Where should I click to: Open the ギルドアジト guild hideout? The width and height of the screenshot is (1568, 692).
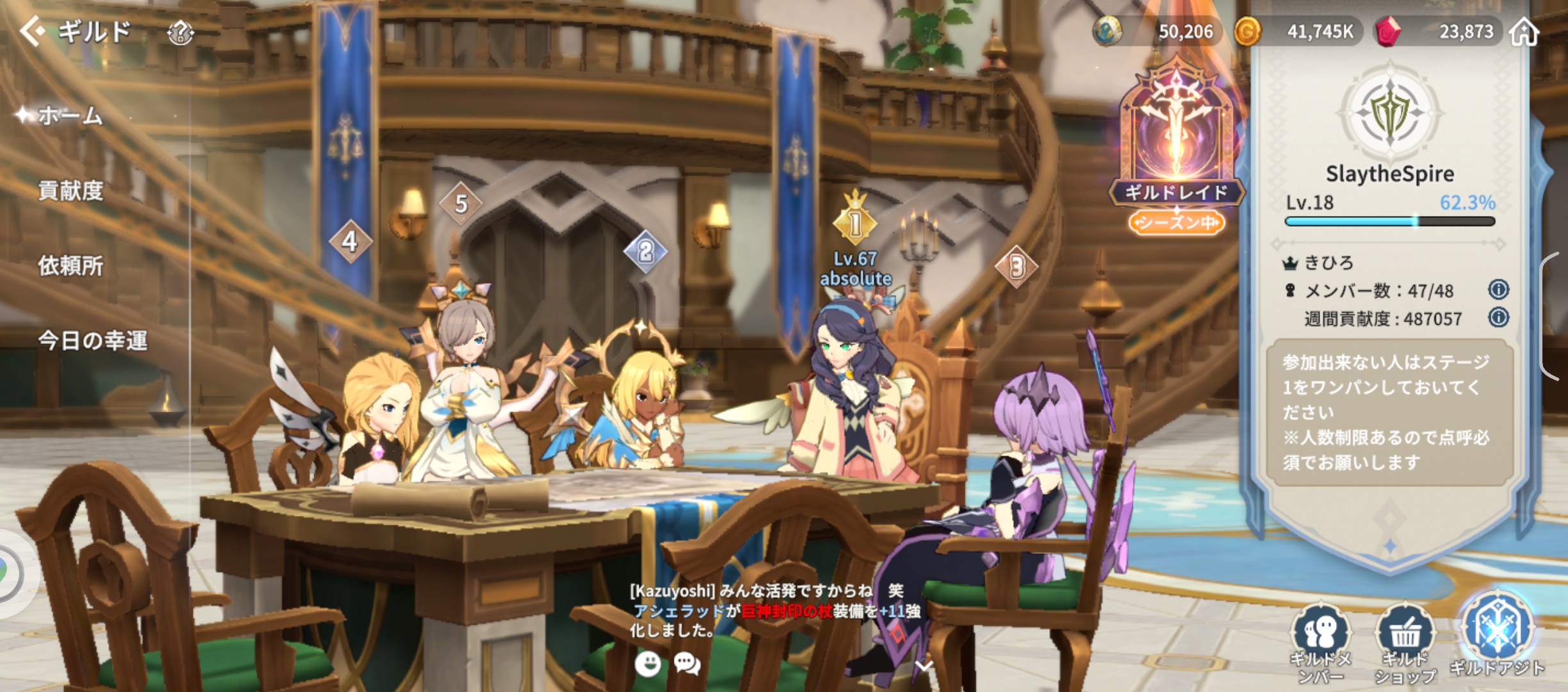pyautogui.click(x=1497, y=634)
